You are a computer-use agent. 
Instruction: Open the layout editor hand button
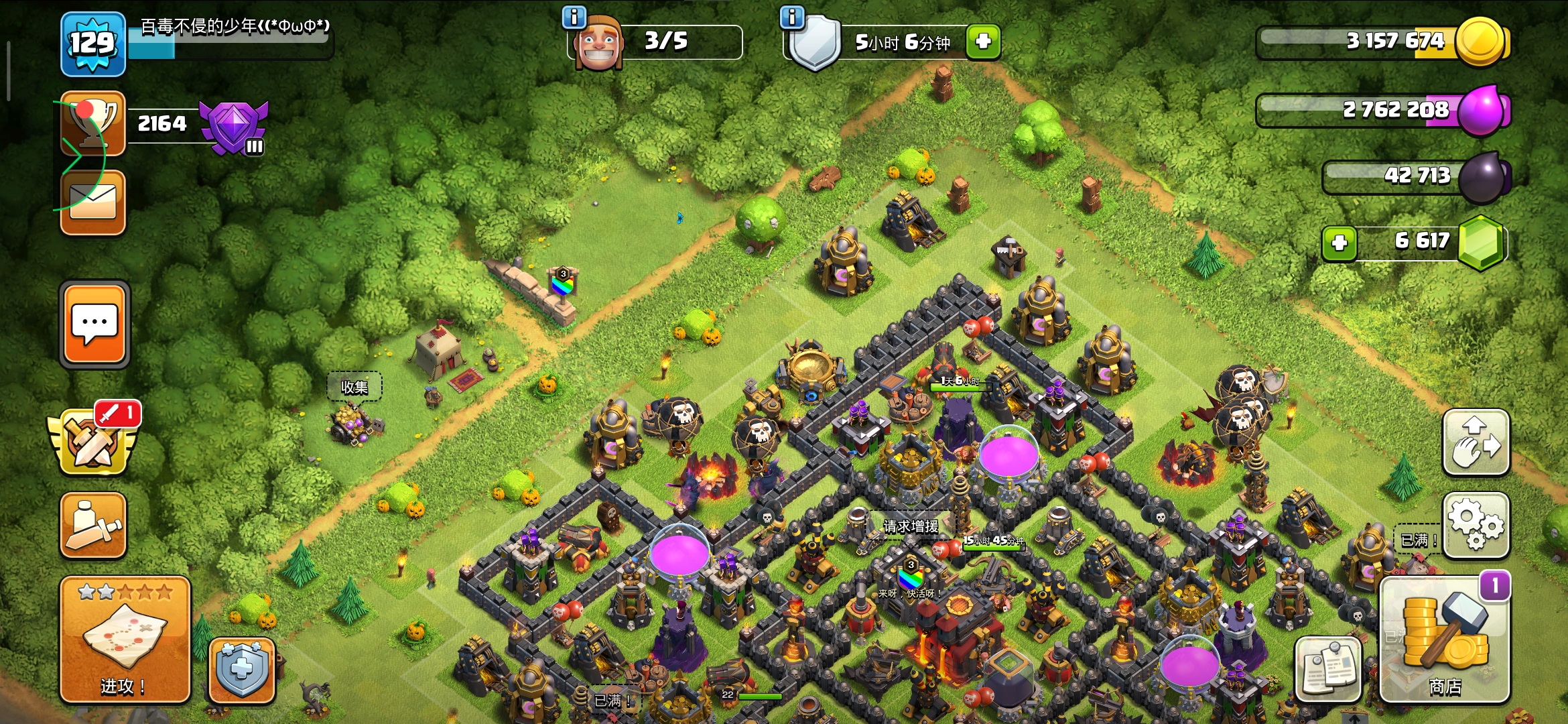1476,442
